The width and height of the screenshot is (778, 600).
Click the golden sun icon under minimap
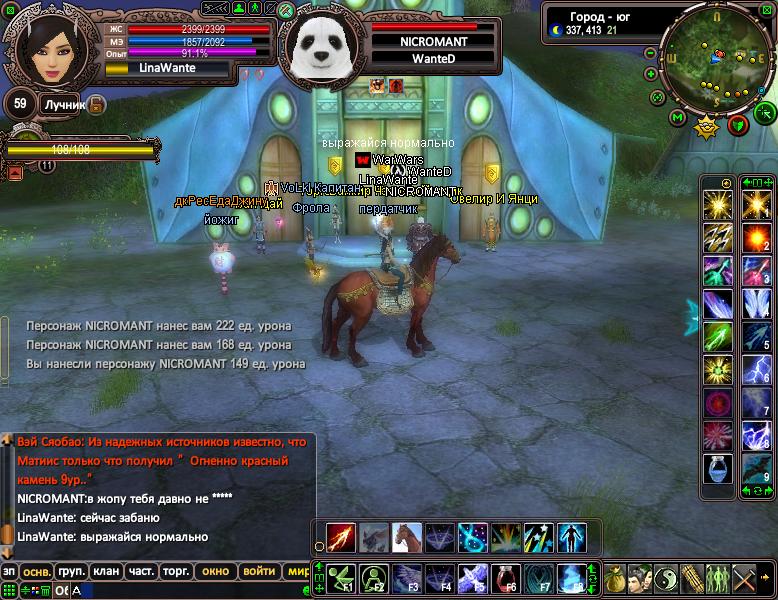[707, 126]
